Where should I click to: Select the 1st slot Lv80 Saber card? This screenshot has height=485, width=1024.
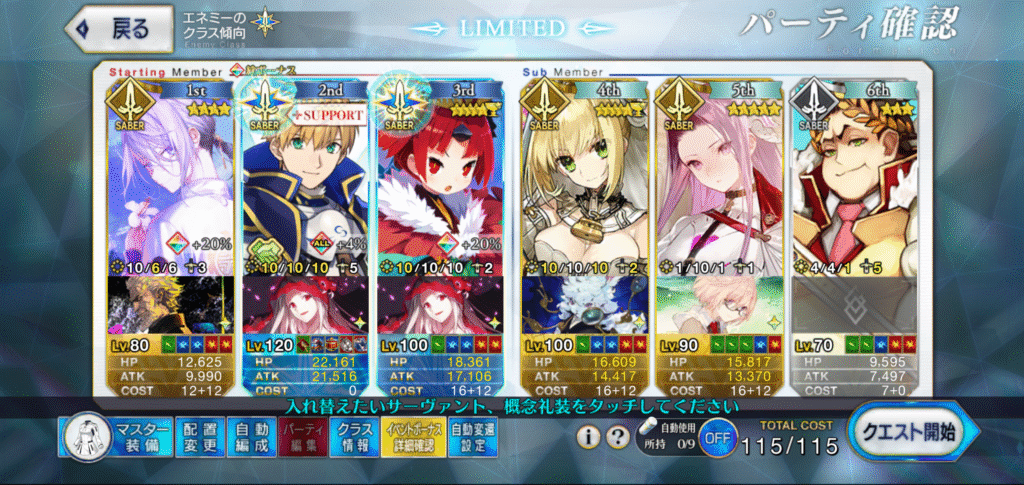[x=170, y=180]
